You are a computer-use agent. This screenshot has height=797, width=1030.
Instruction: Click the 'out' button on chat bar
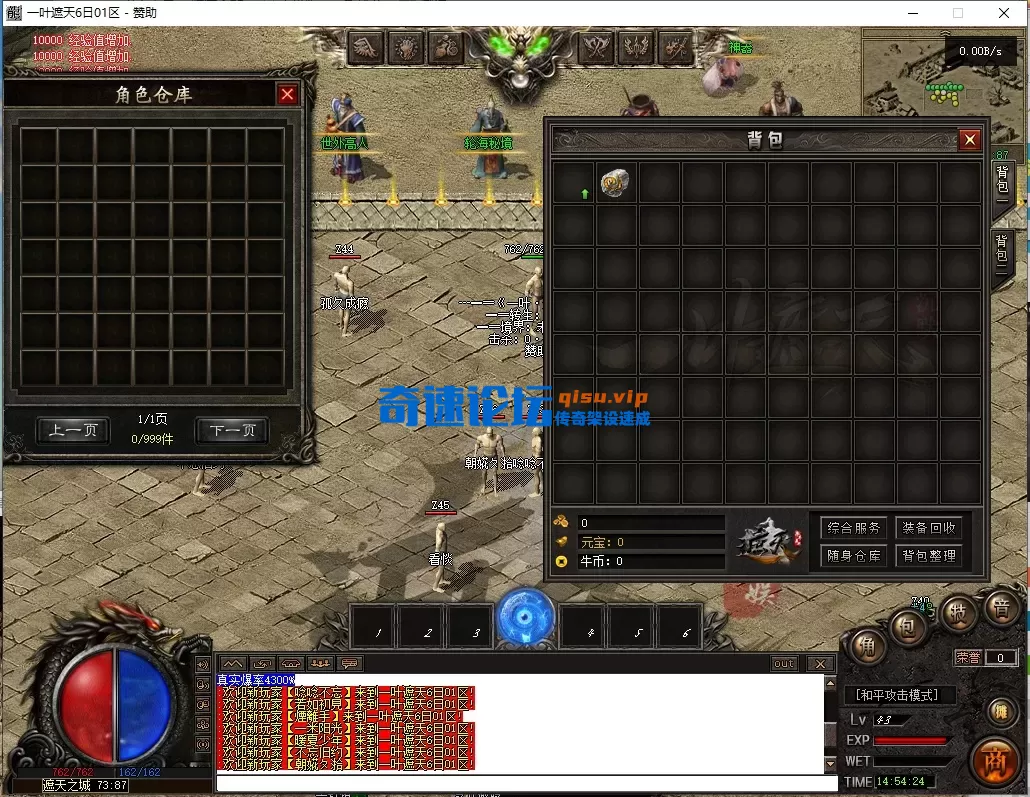point(784,664)
